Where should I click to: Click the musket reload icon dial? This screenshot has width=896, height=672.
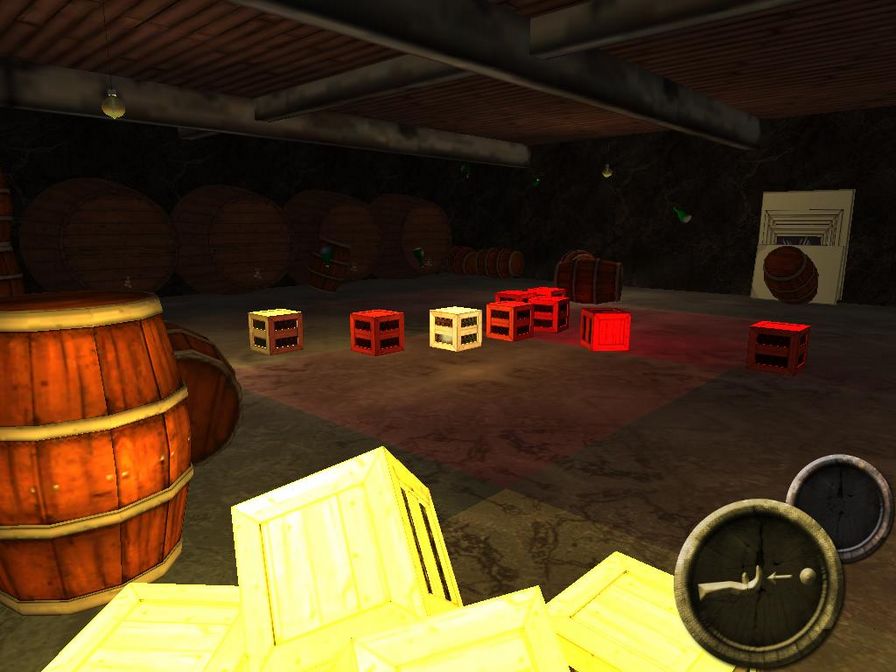pyautogui.click(x=759, y=583)
